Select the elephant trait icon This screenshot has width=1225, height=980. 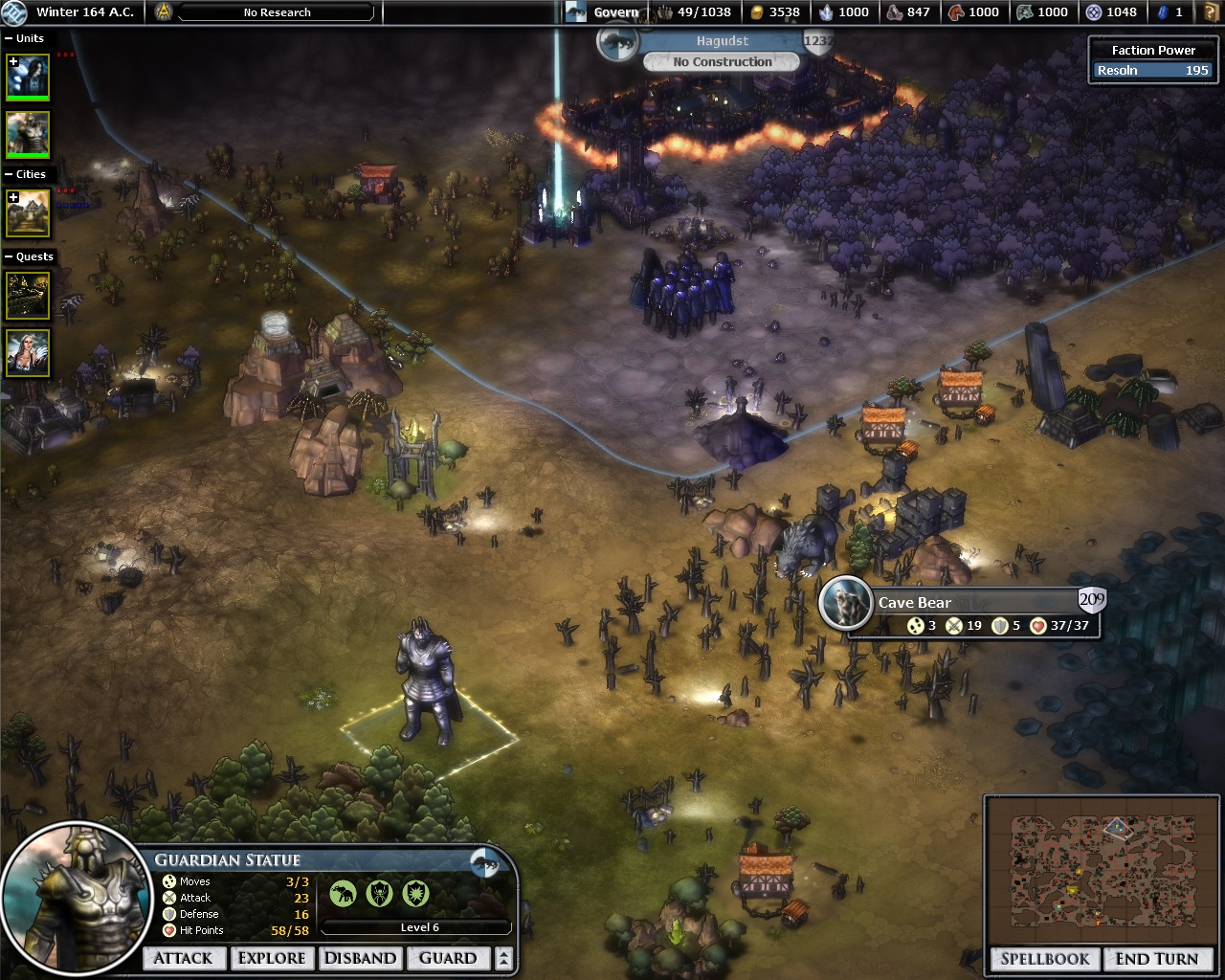[343, 894]
